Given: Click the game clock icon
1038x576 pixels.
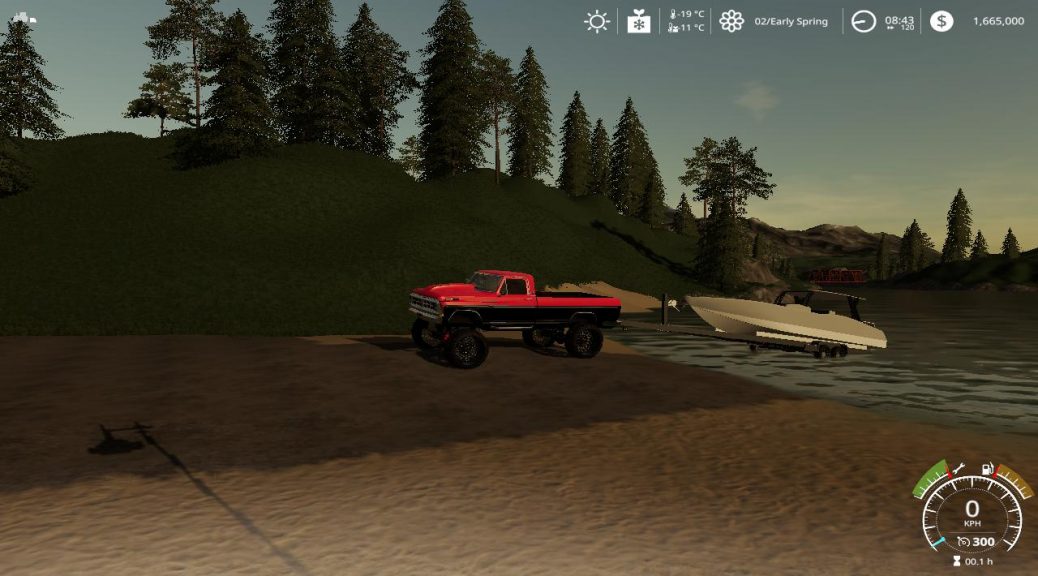Looking at the screenshot, I should pos(863,21).
